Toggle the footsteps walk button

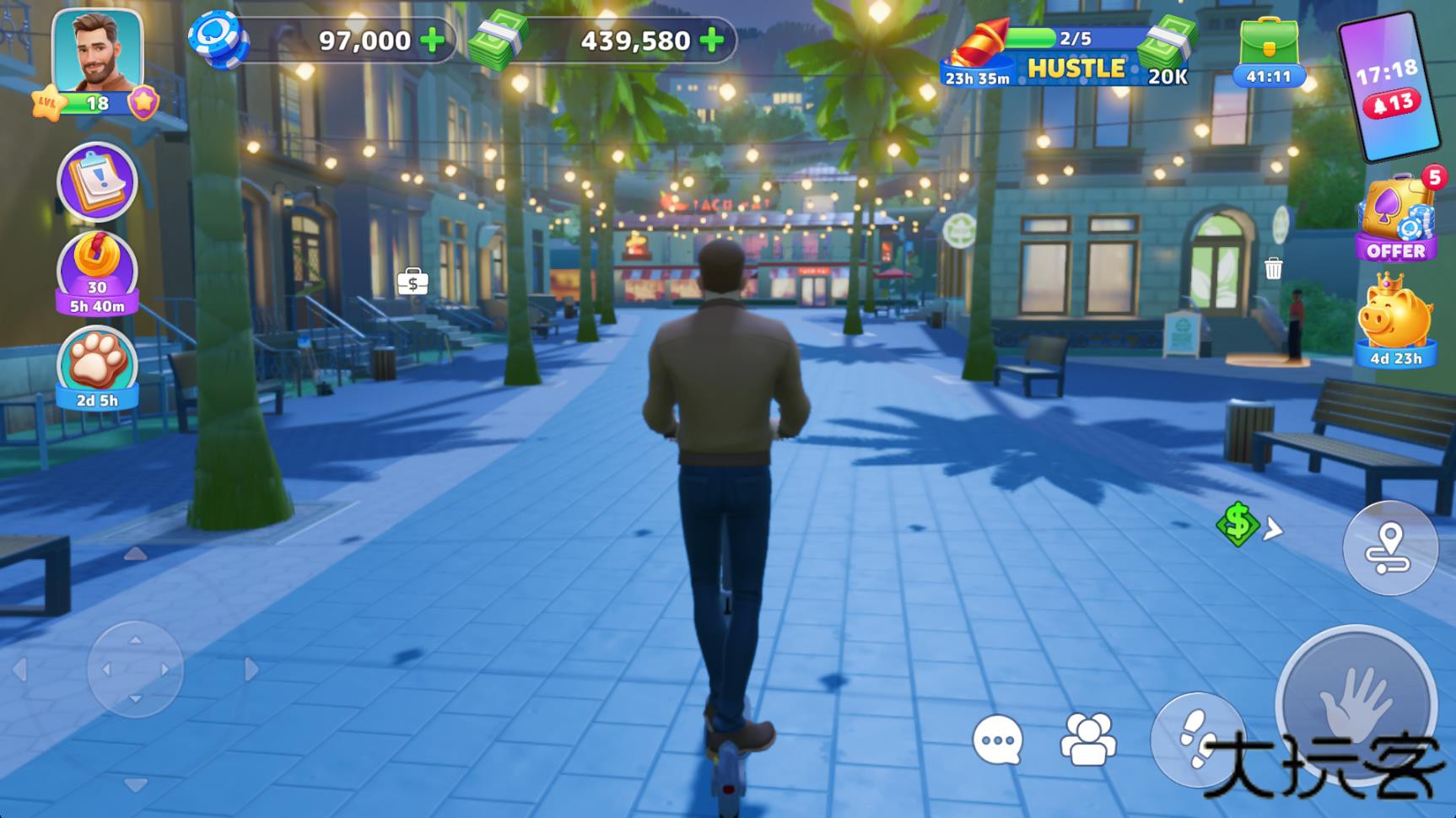pos(1195,738)
